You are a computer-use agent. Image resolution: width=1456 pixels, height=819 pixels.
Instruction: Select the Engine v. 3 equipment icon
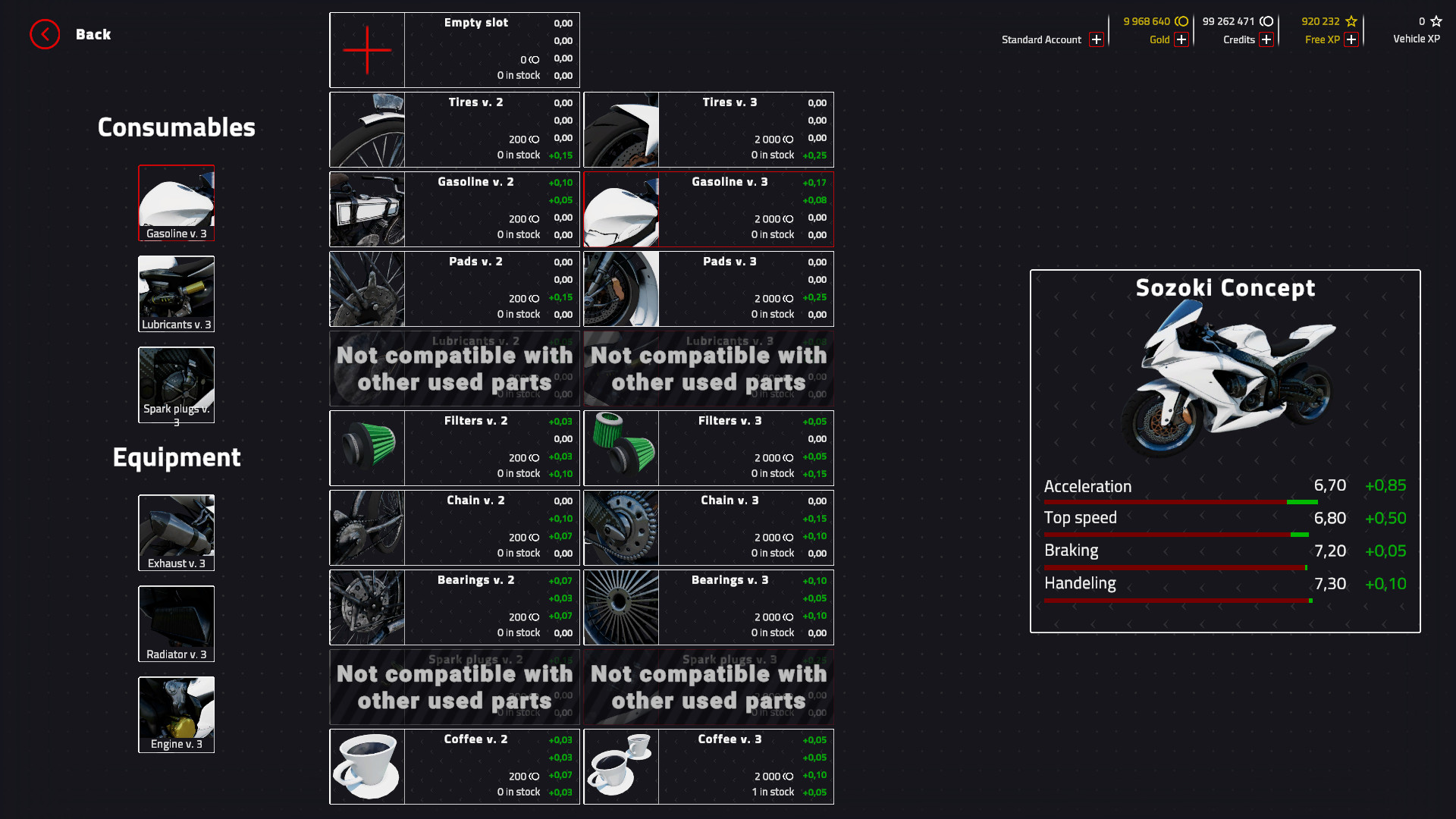[x=176, y=714]
